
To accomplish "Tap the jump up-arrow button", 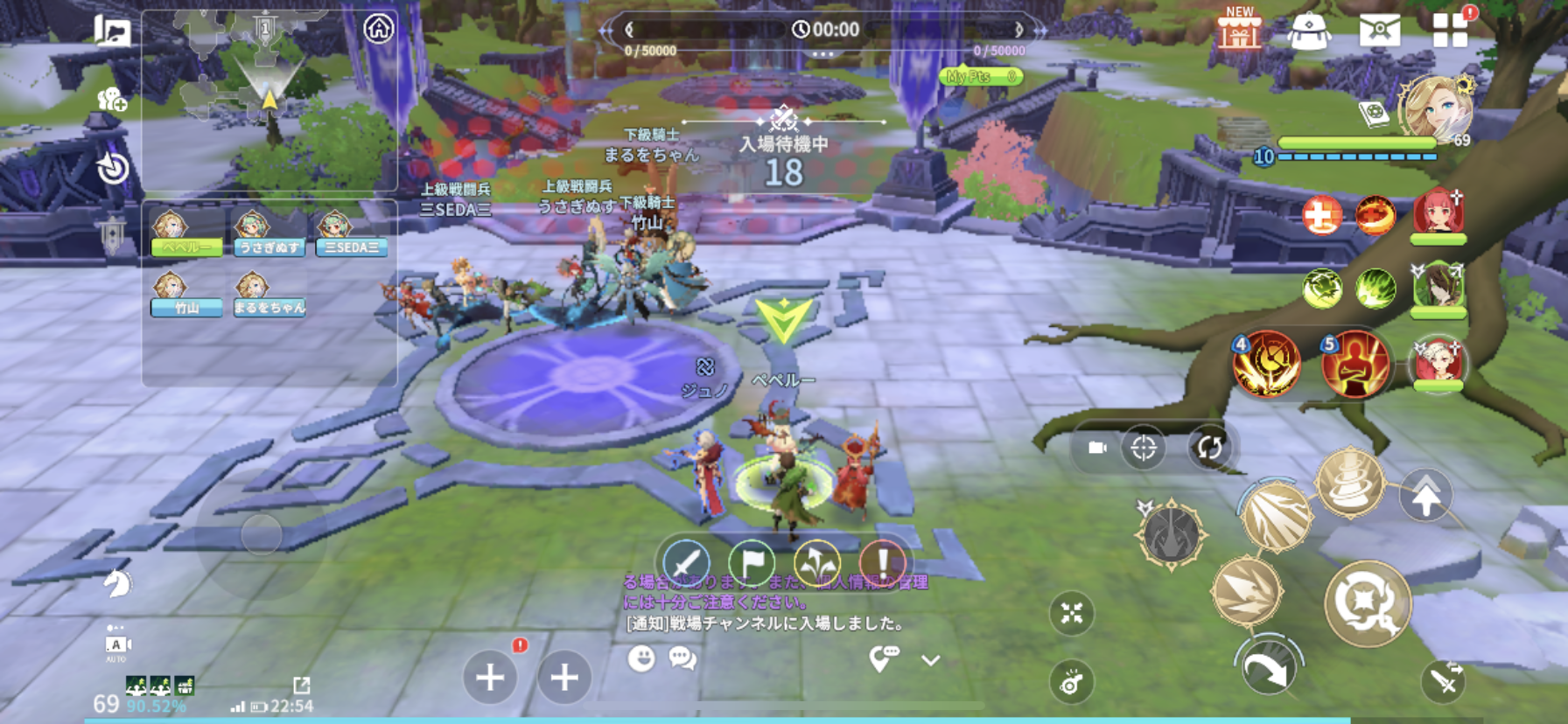I will click(x=1425, y=497).
